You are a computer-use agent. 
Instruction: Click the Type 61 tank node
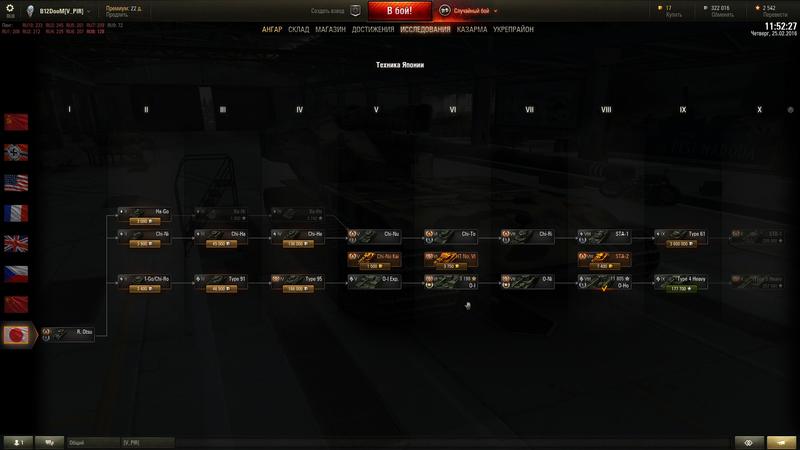[x=682, y=234]
